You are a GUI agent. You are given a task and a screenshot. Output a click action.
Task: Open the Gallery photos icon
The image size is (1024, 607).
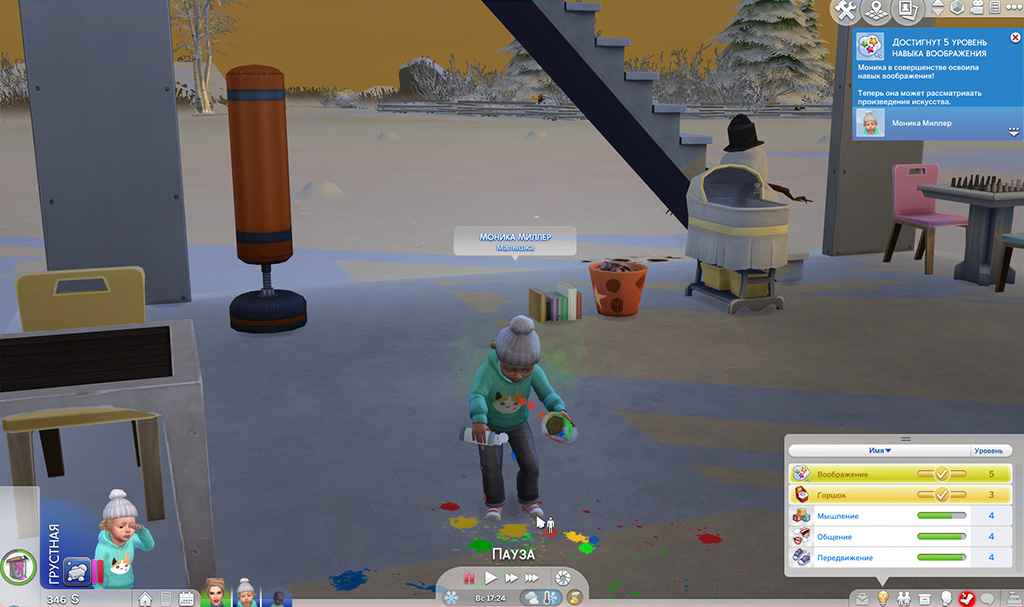(908, 11)
